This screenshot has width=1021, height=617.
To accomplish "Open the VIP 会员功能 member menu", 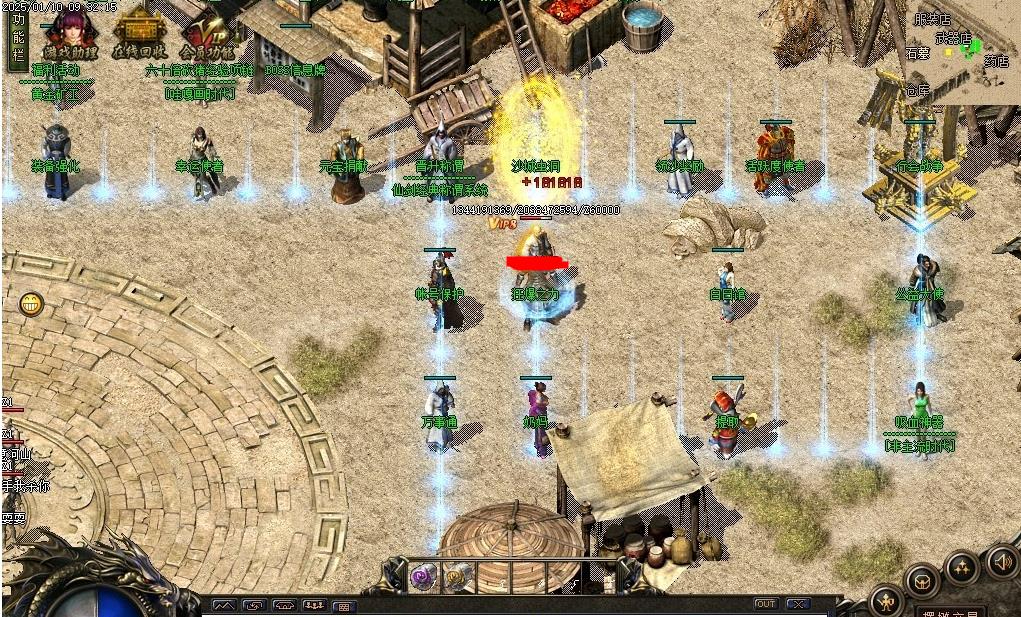I will pyautogui.click(x=206, y=34).
